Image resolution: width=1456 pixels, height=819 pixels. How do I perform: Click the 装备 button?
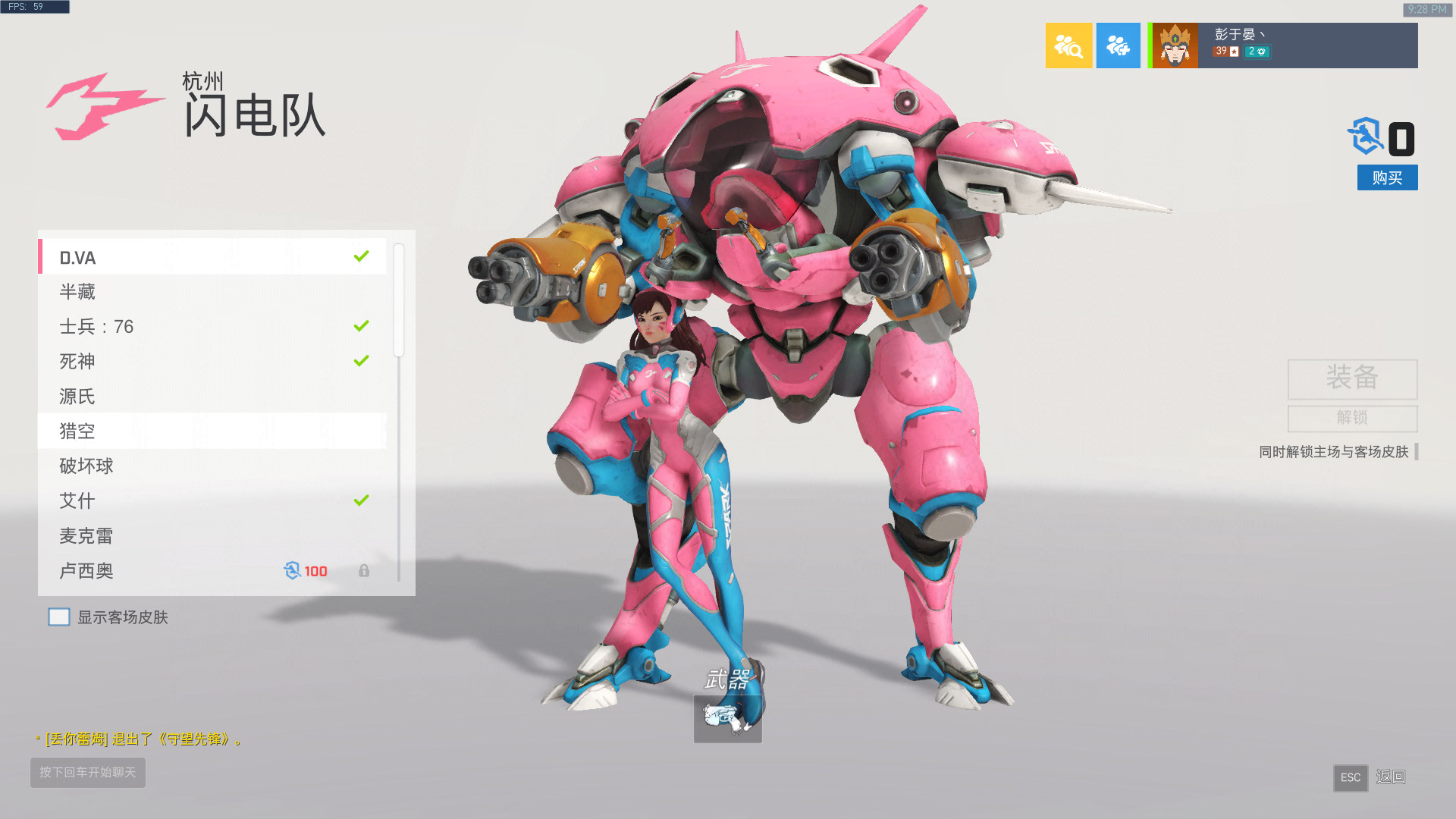pyautogui.click(x=1352, y=380)
